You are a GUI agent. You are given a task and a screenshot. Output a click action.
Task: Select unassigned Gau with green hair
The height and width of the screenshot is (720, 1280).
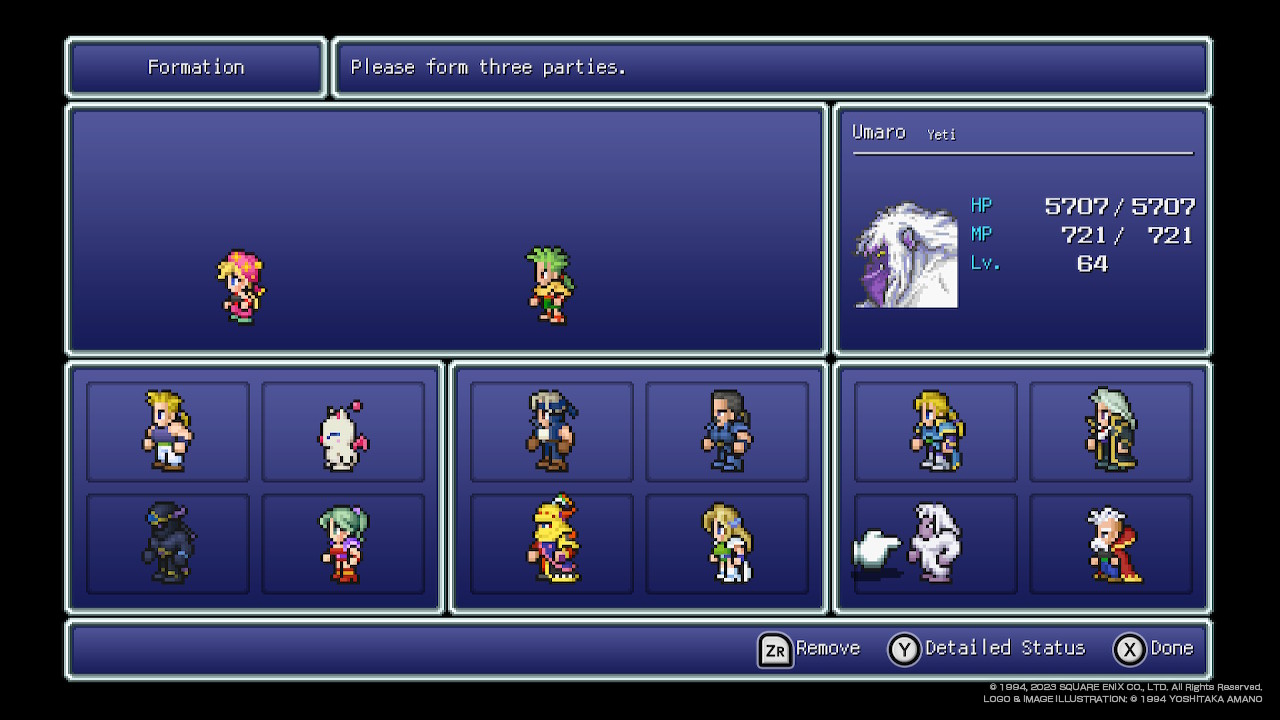(x=550, y=285)
